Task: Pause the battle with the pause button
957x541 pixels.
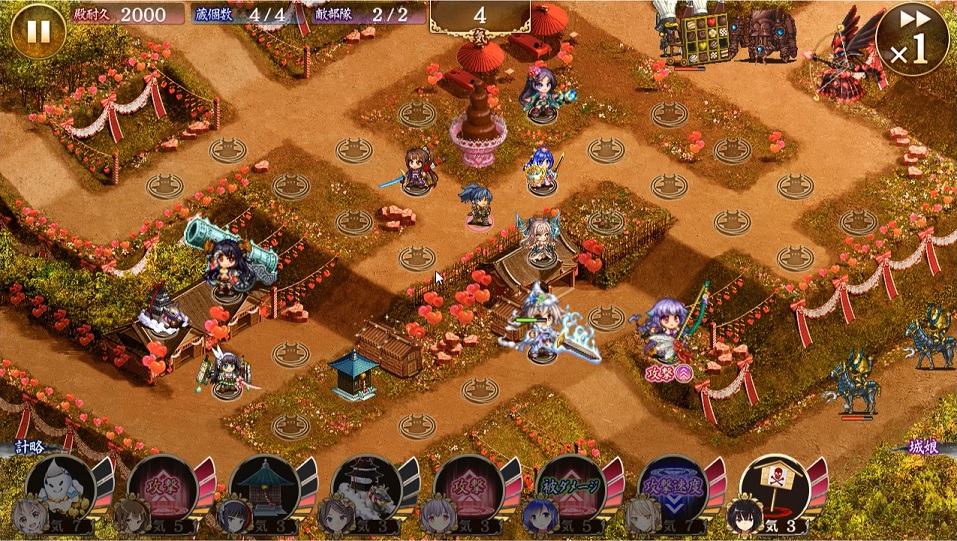Action: tap(38, 31)
